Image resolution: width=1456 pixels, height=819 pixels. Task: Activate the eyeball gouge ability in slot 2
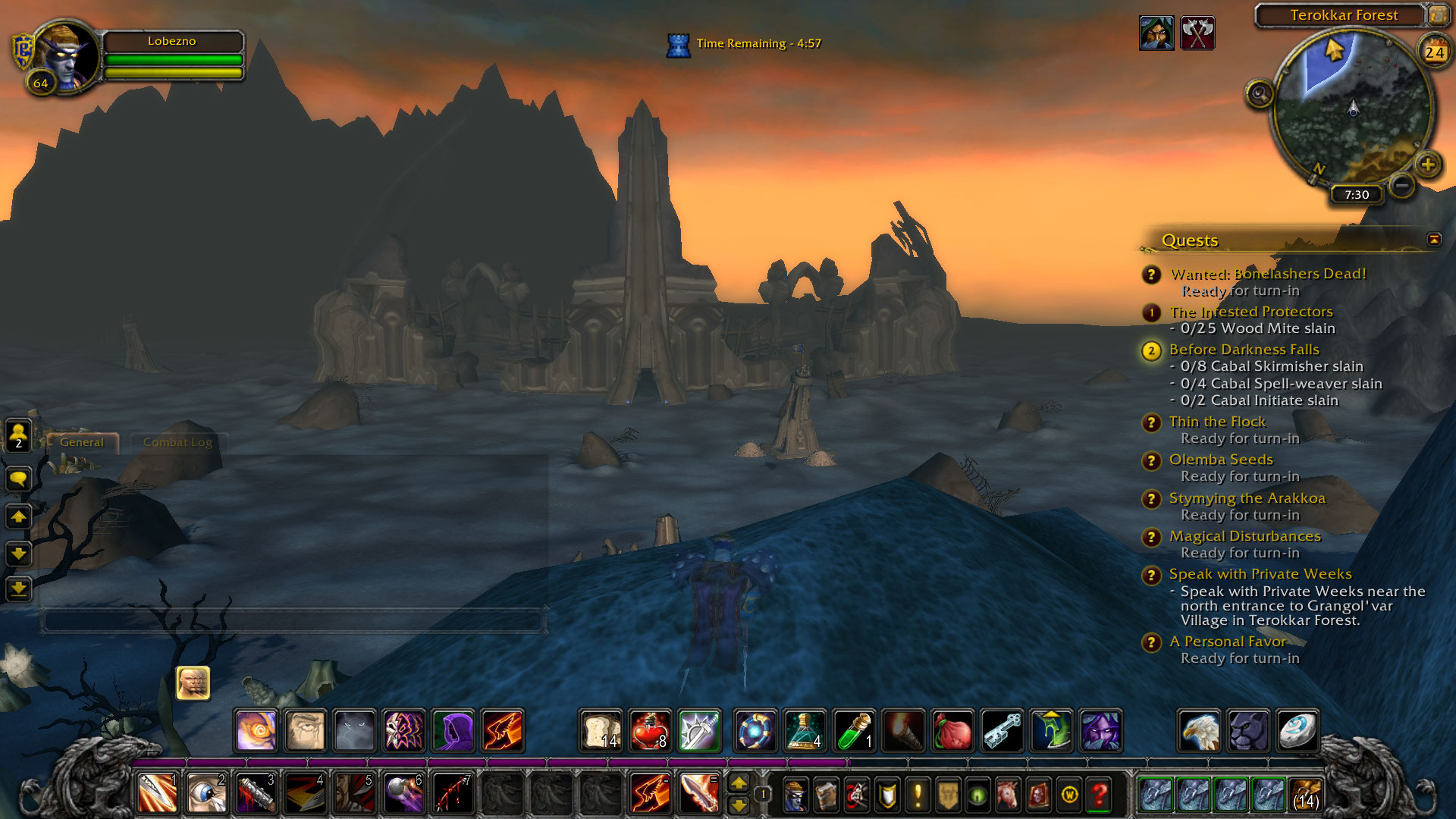(206, 793)
